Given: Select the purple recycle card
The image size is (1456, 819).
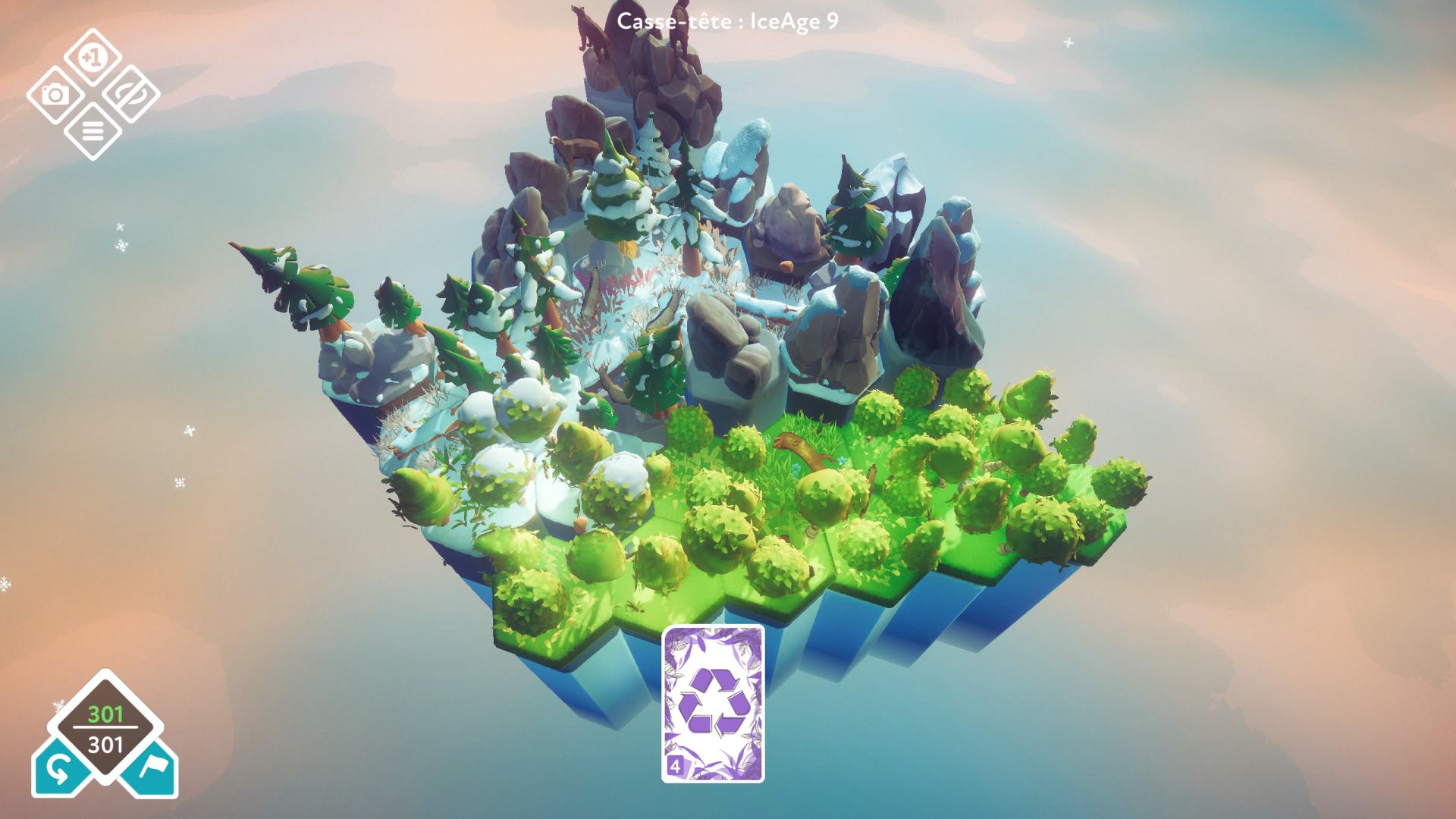Looking at the screenshot, I should 713,703.
